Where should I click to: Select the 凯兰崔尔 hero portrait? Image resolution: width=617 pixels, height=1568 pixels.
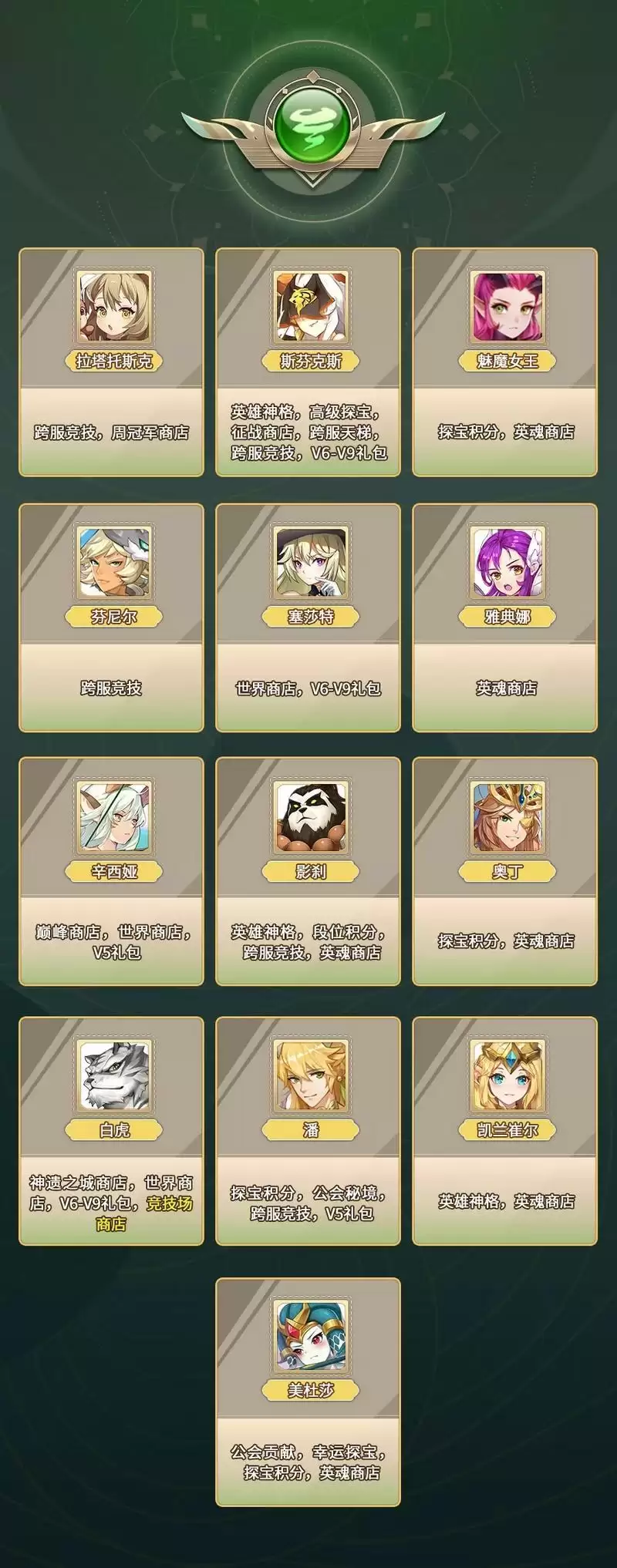click(507, 1076)
